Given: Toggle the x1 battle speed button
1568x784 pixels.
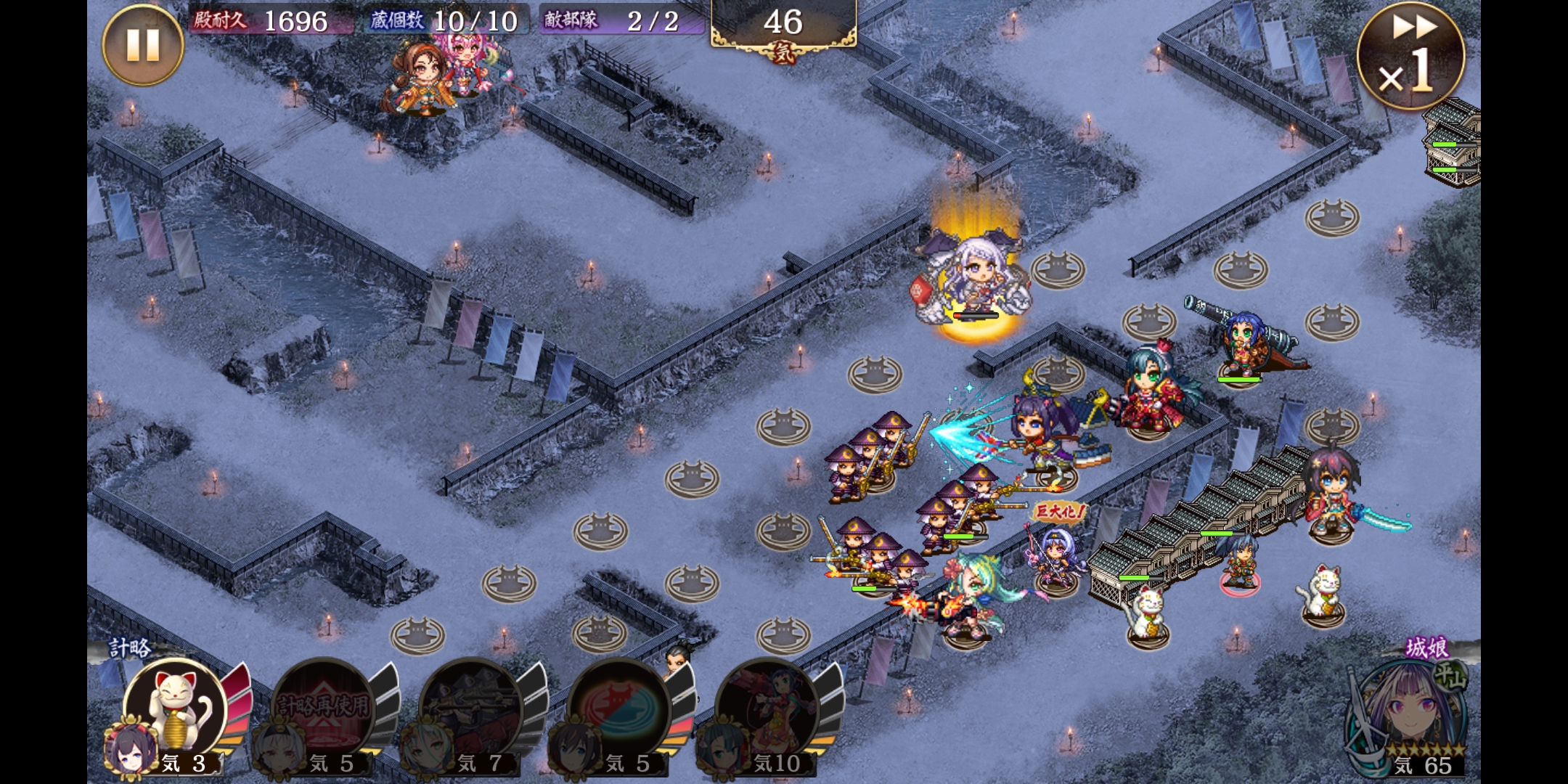Looking at the screenshot, I should pyautogui.click(x=1410, y=57).
